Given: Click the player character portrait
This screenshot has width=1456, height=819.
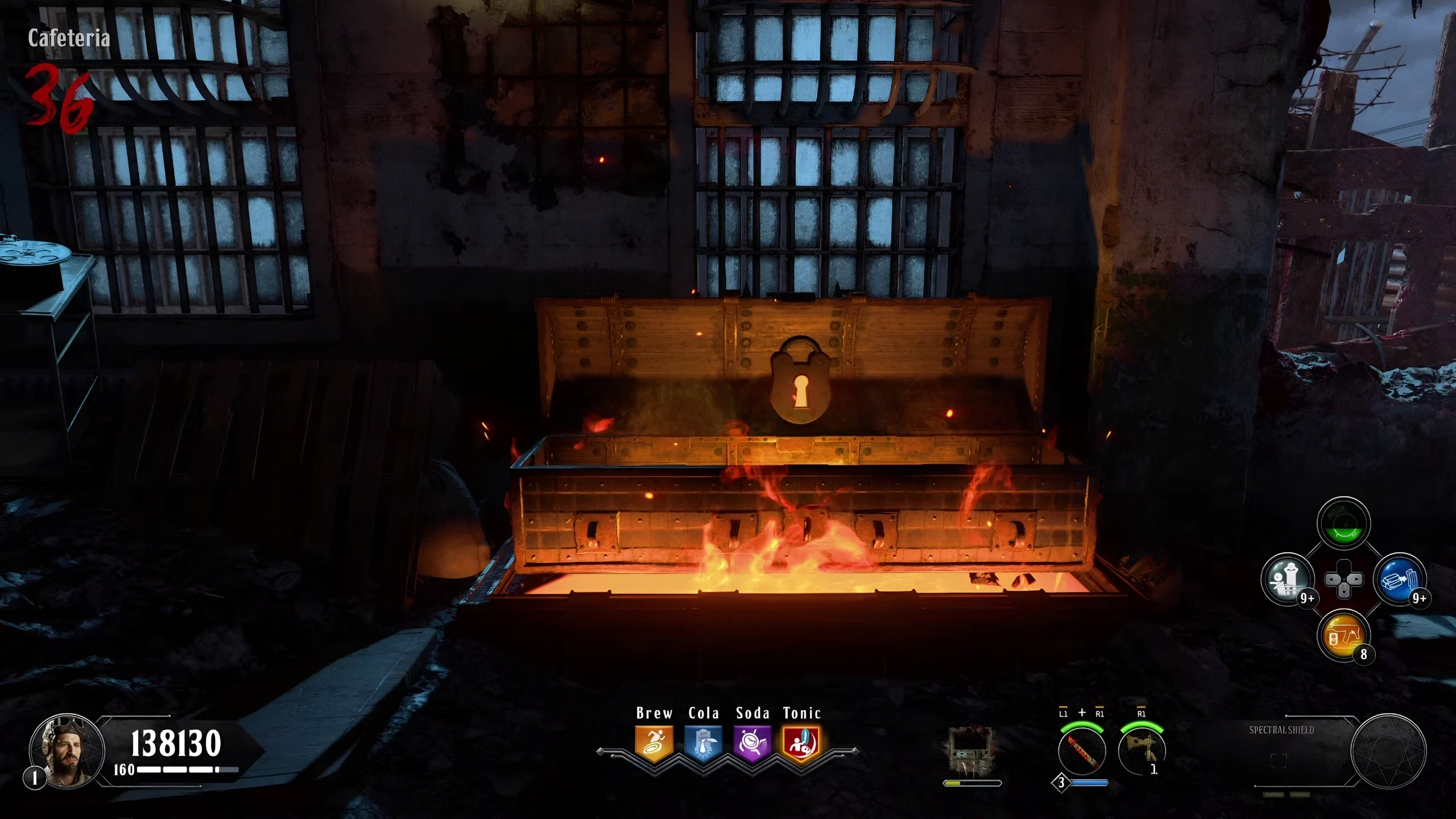Looking at the screenshot, I should tap(67, 751).
